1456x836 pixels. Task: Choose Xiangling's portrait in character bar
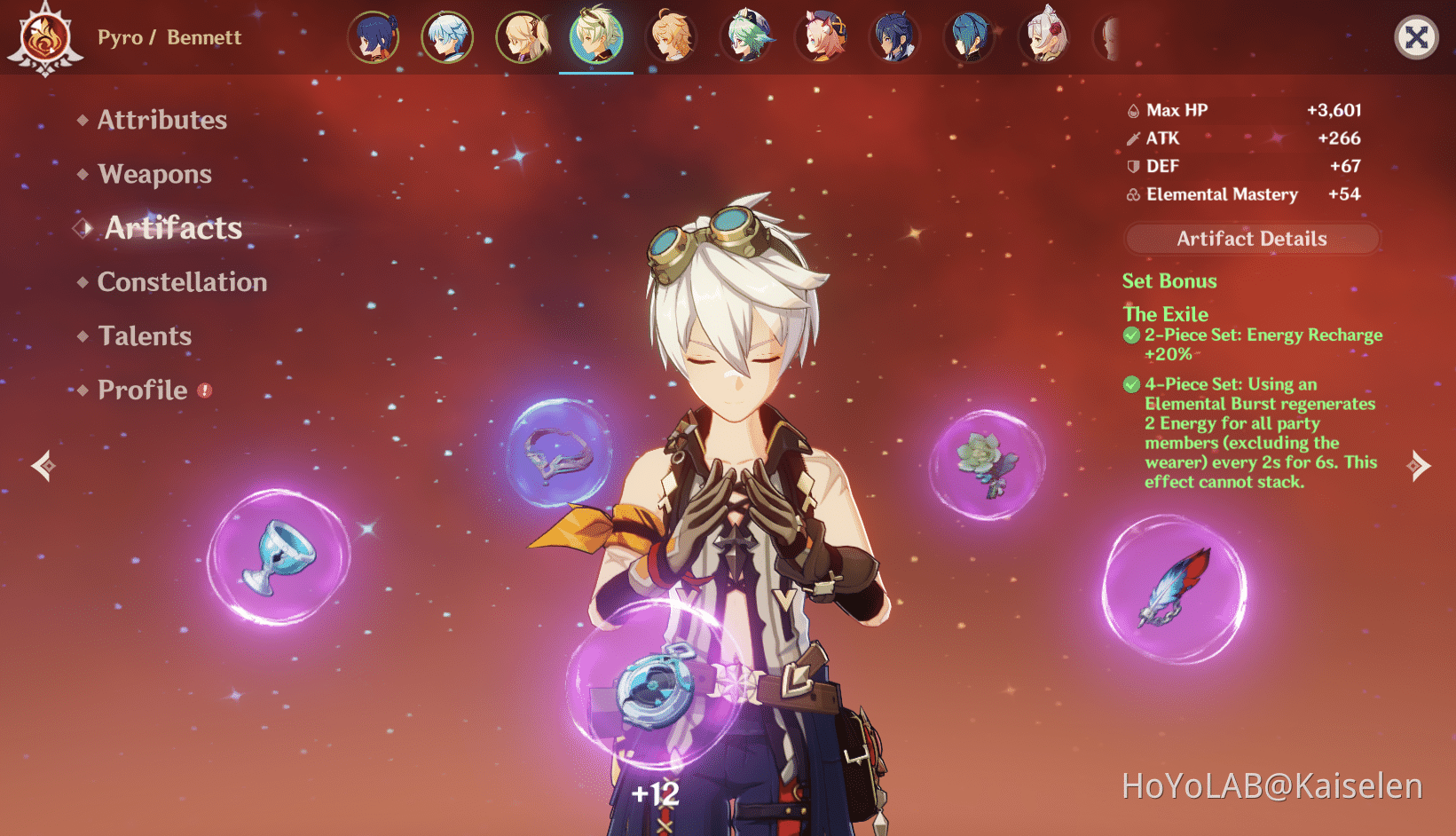point(373,37)
